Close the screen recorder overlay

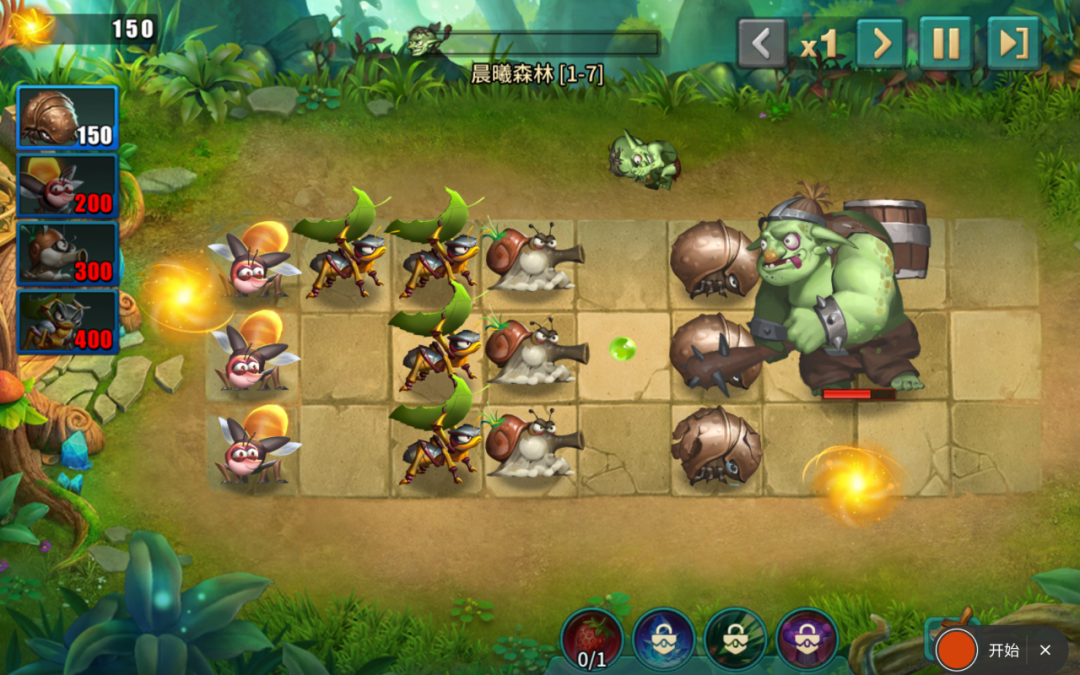pos(1045,650)
